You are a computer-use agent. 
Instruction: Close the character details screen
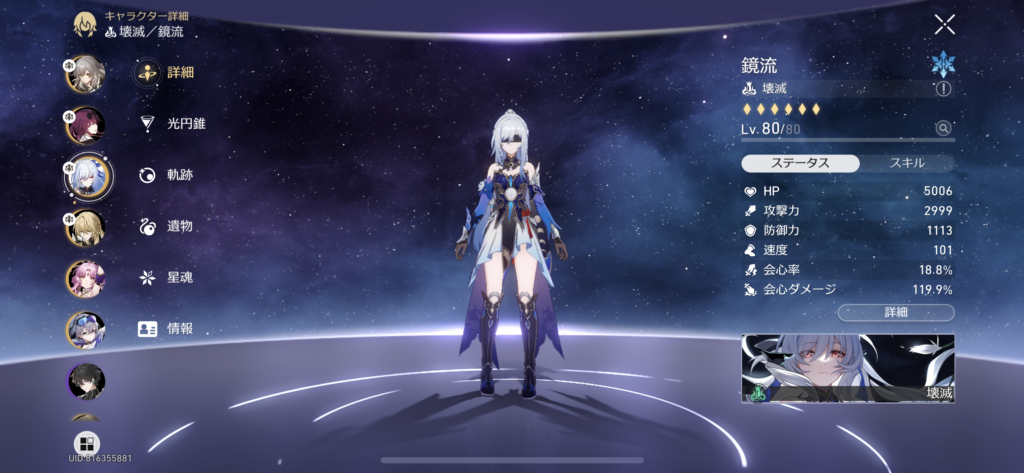tap(944, 25)
